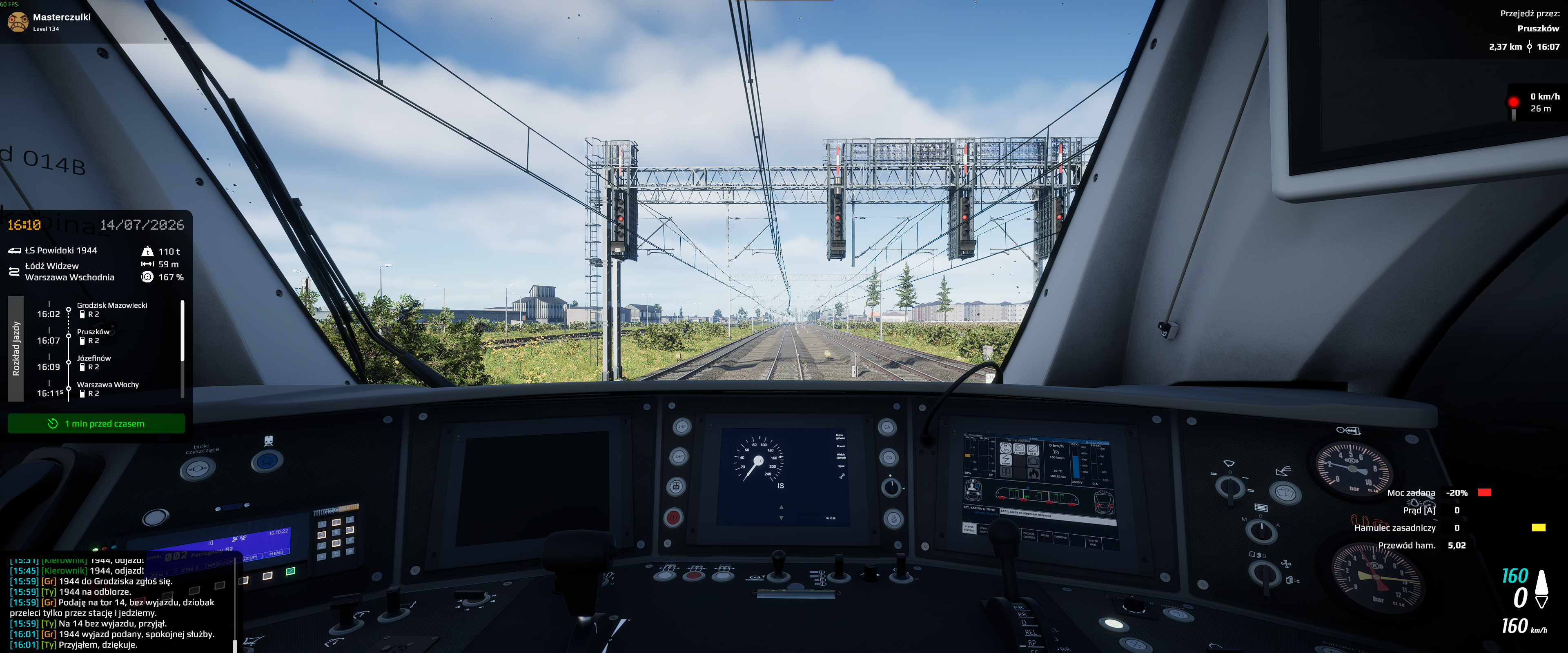Toggle the Rozkład jazdy timetable tab
This screenshot has width=1568, height=653.
tap(16, 349)
